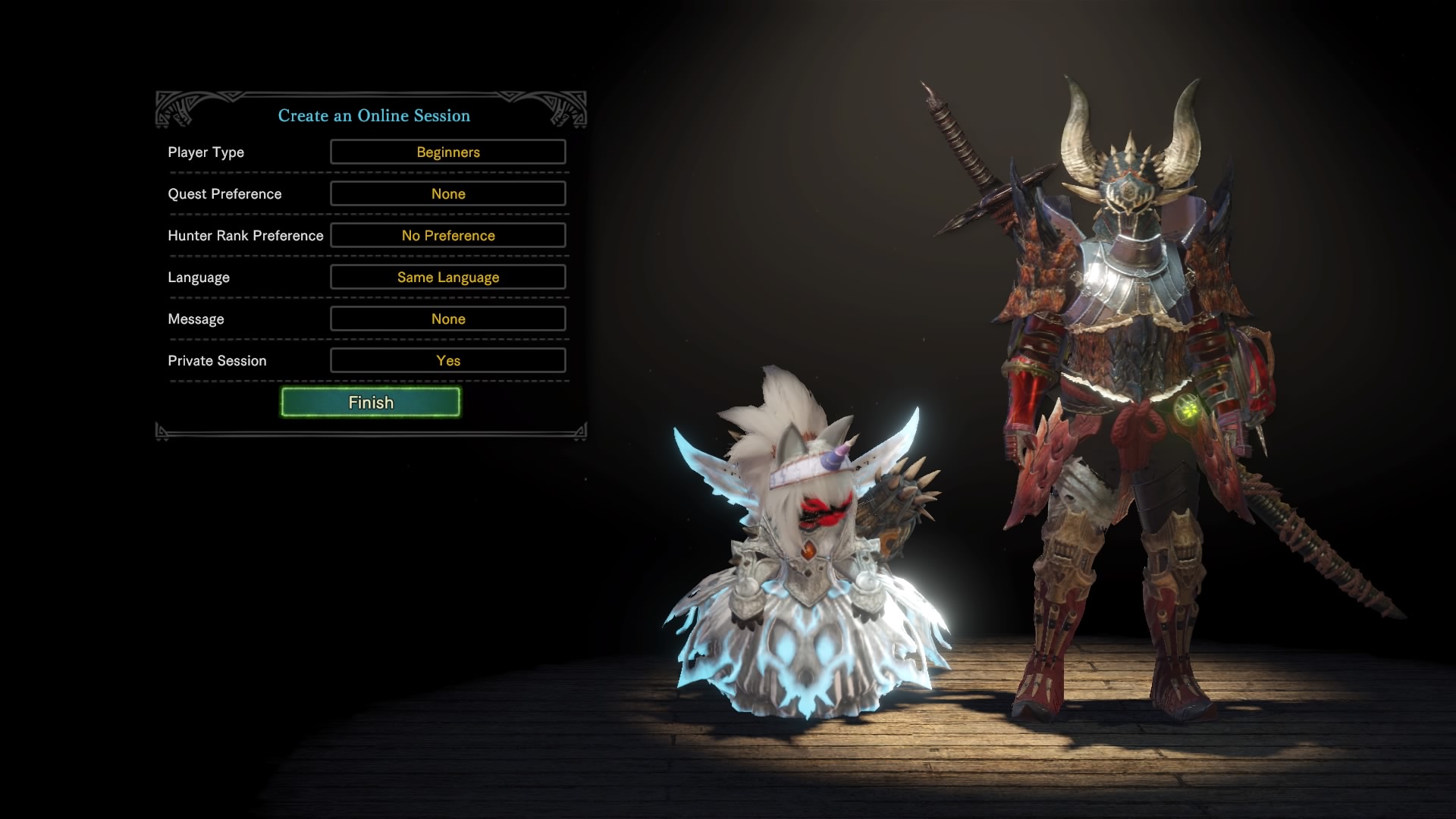This screenshot has height=819, width=1456.
Task: Change the Player Type Beginners field
Action: pos(447,152)
